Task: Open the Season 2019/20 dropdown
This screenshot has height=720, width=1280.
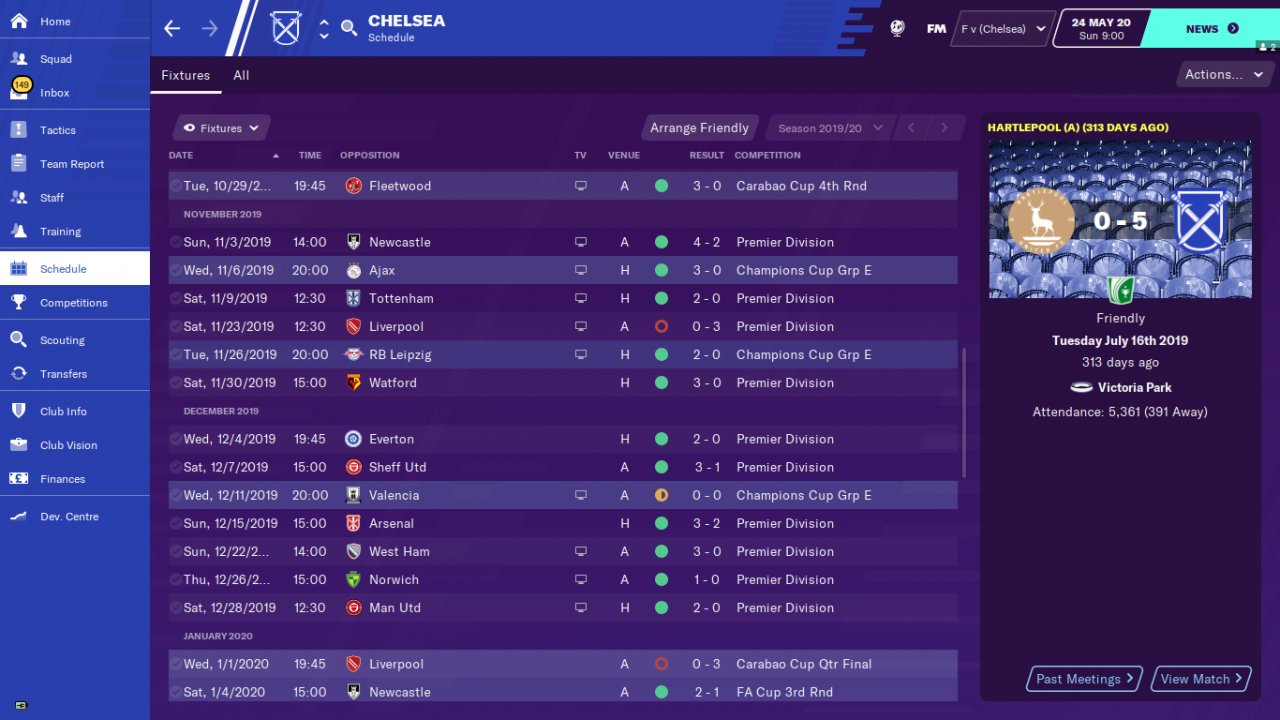Action: tap(829, 128)
